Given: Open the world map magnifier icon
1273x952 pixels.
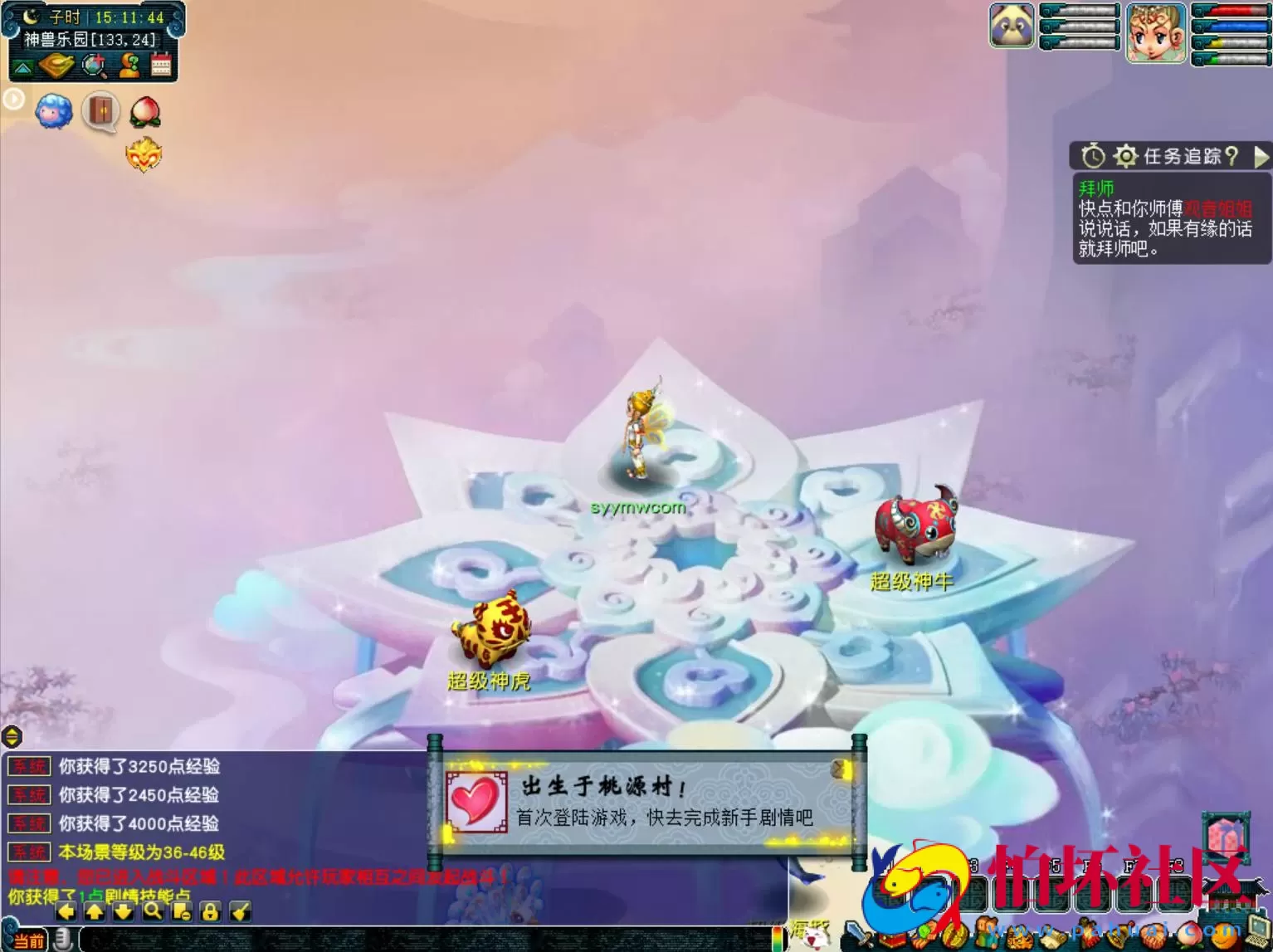Looking at the screenshot, I should pos(95,65).
